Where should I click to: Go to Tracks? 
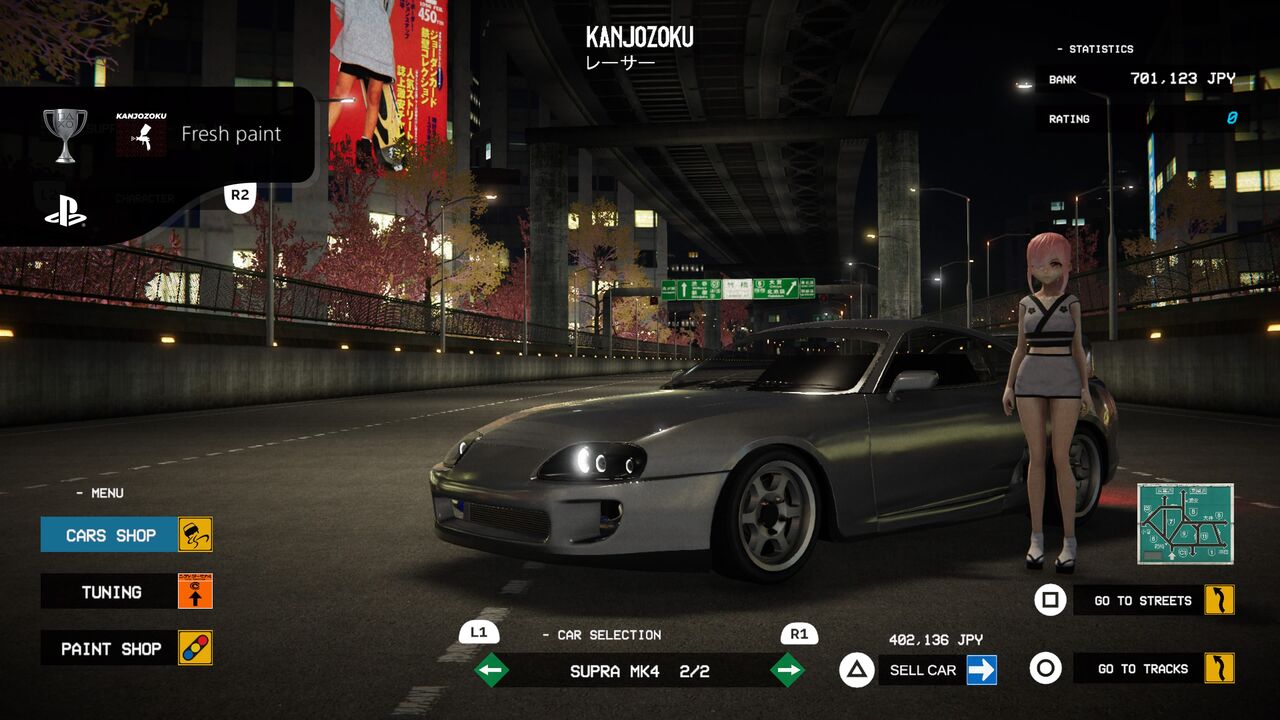click(1142, 669)
